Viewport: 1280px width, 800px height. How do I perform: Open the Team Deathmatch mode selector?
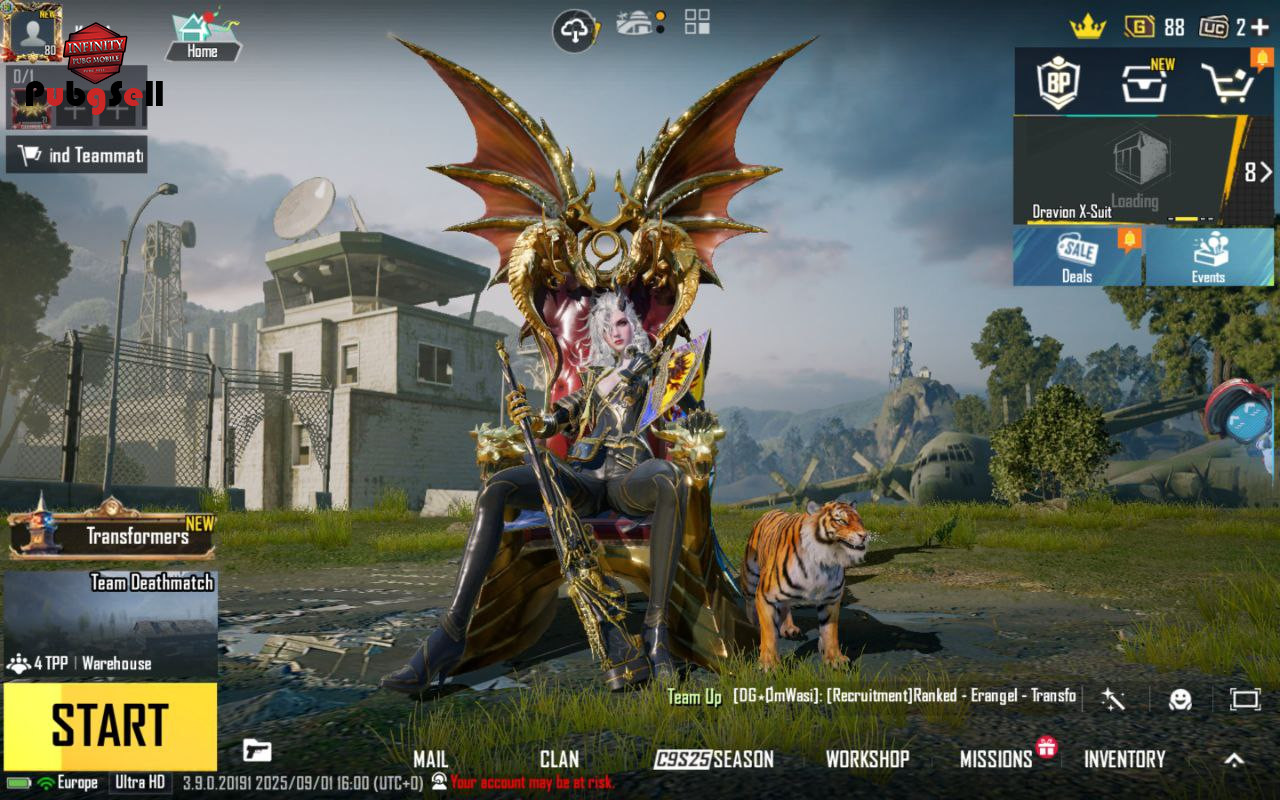[110, 625]
